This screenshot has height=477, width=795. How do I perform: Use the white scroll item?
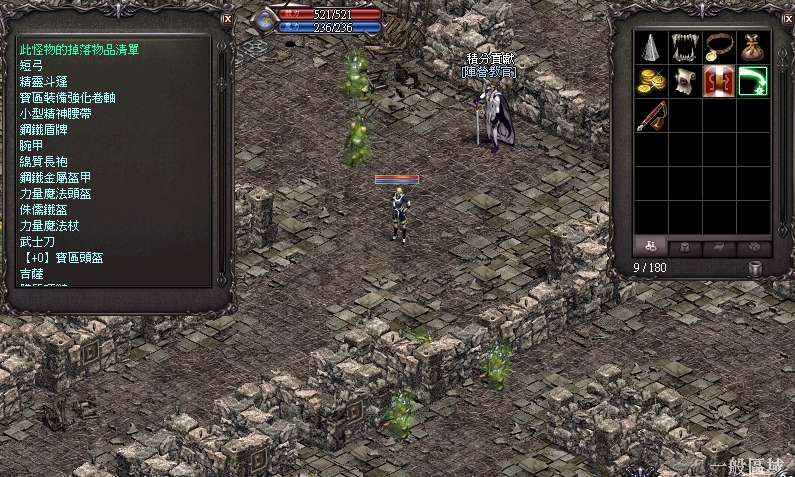(686, 81)
